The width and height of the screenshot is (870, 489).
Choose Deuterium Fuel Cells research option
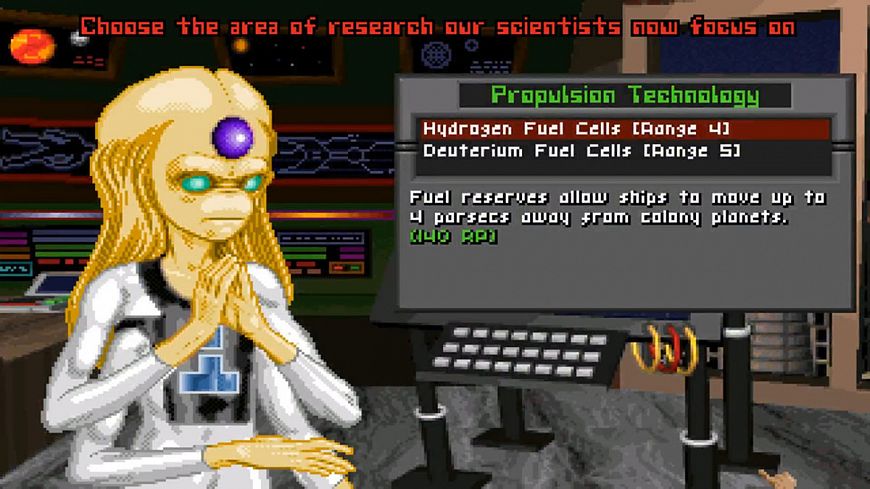point(581,151)
